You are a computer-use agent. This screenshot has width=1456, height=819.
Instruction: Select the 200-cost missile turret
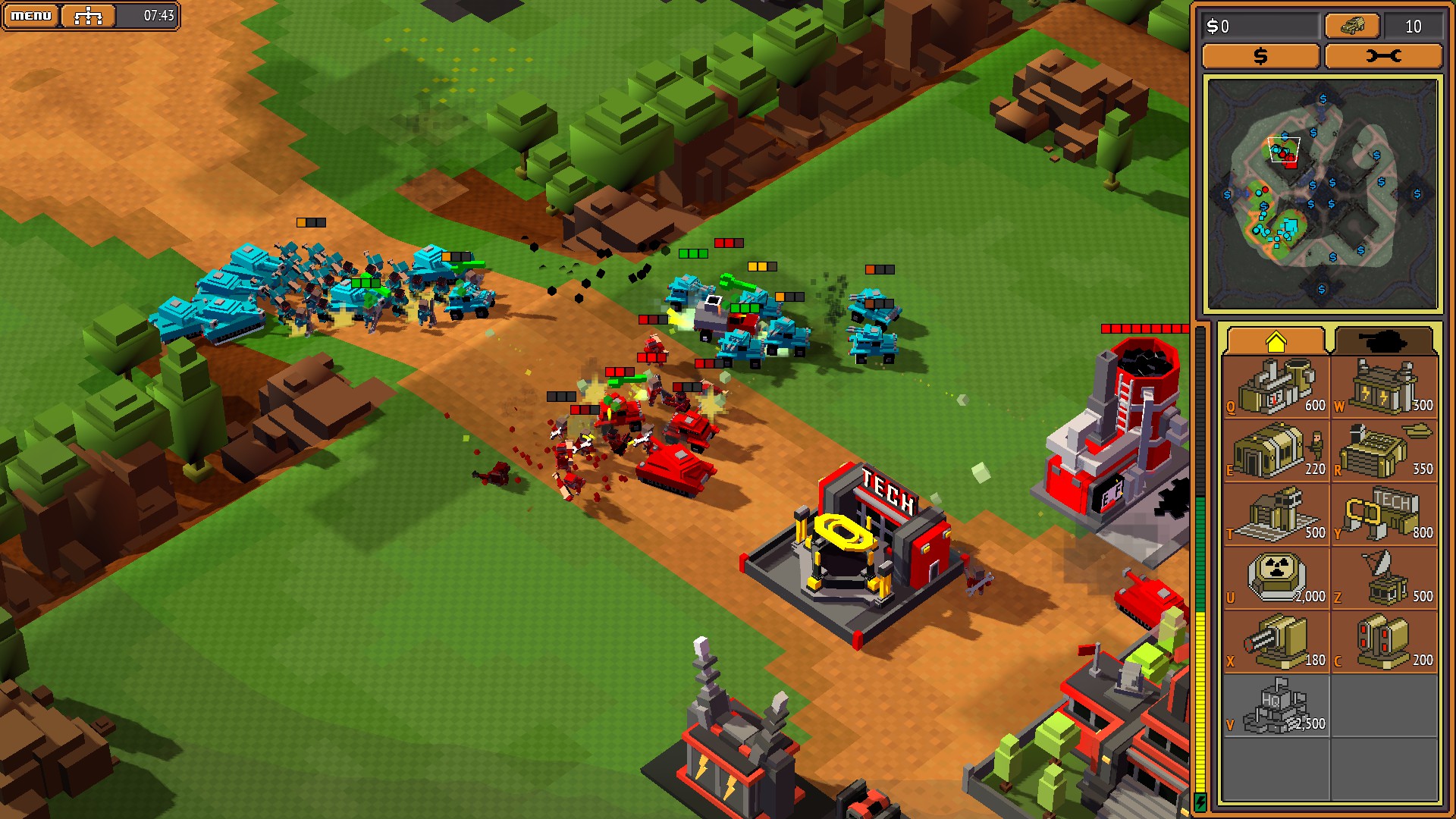pos(1385,642)
